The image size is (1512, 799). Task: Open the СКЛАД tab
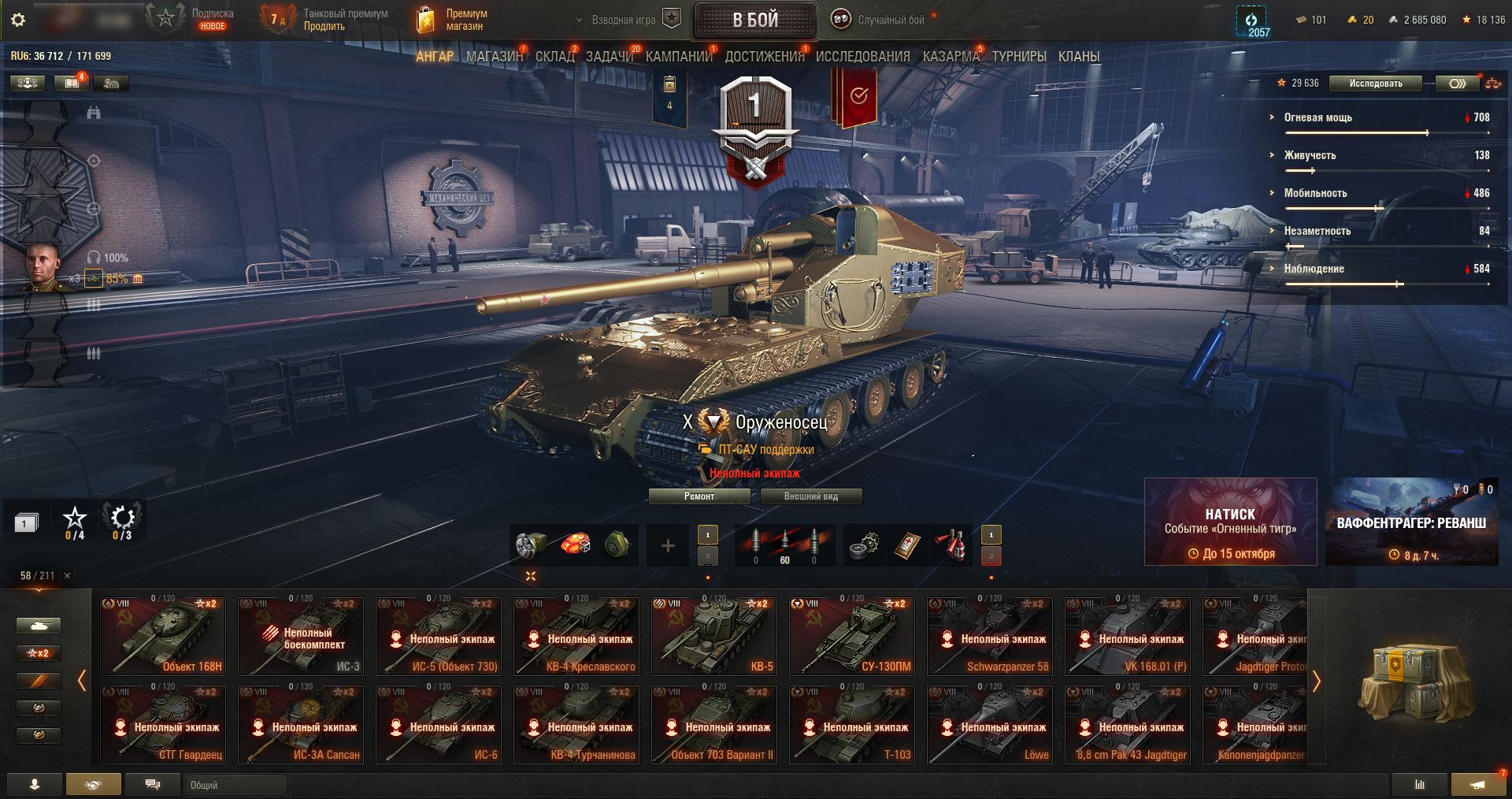click(555, 57)
